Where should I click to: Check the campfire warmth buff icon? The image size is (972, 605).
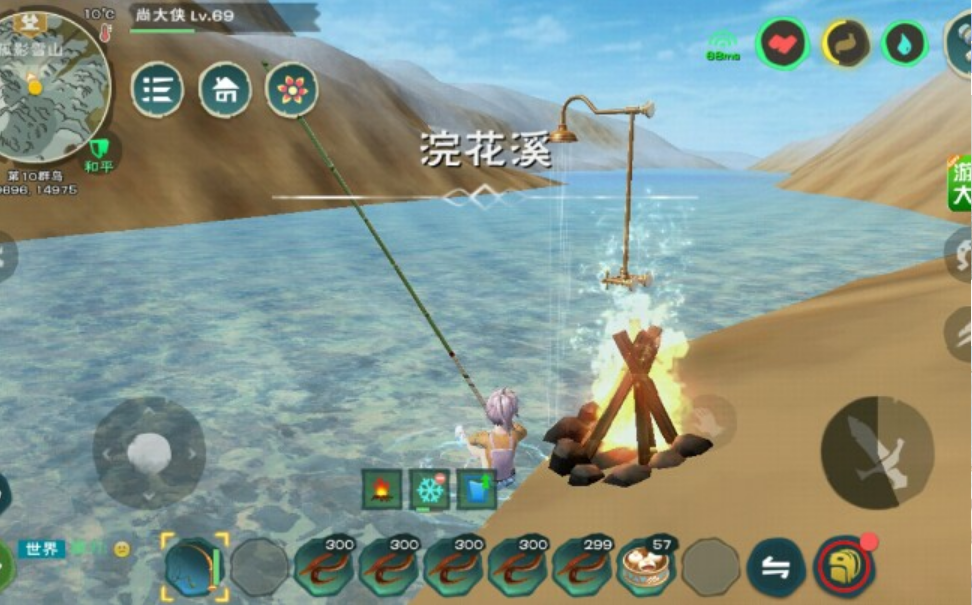[x=382, y=489]
